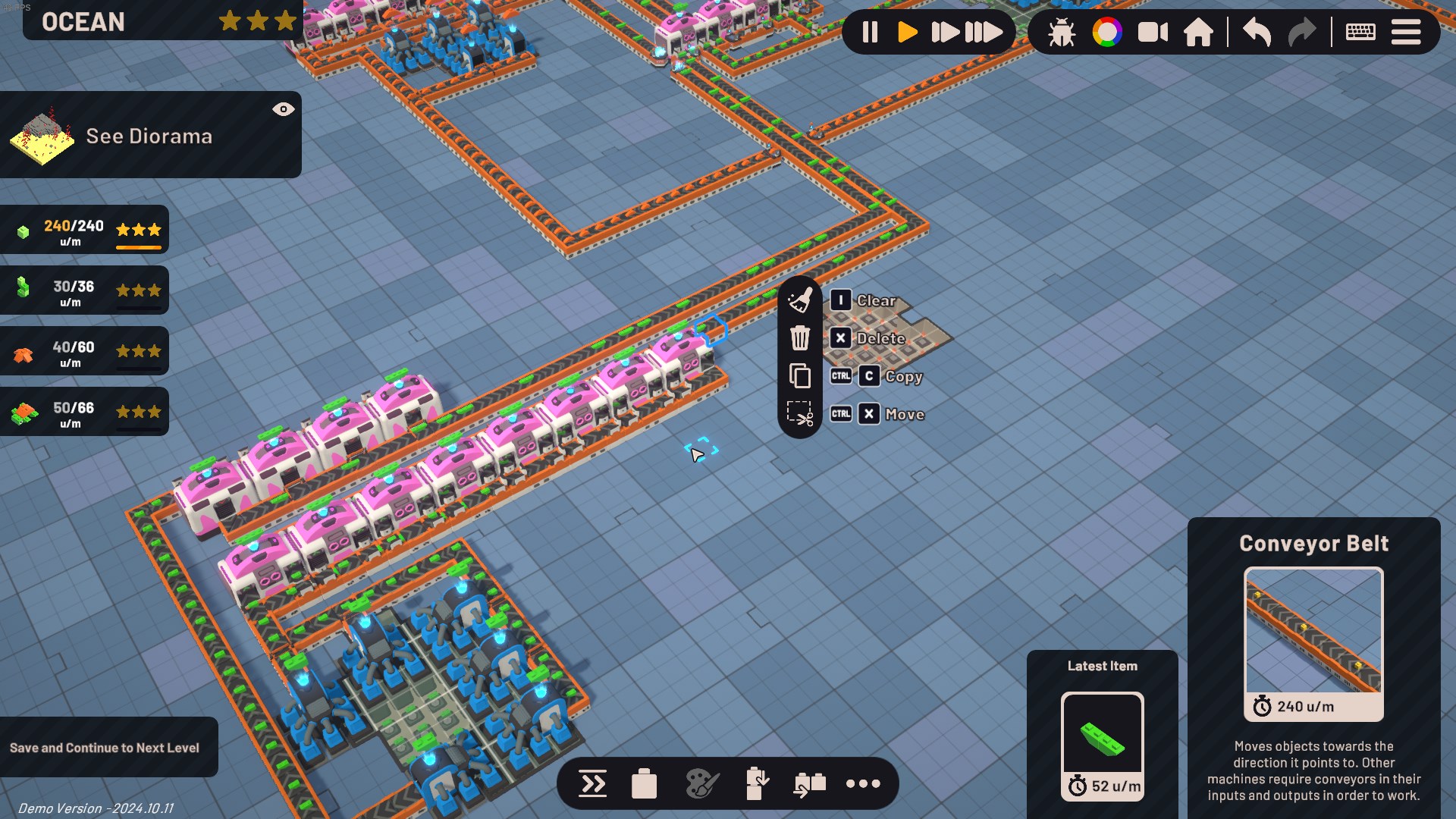Pause the simulation
Viewport: 1456px width, 819px height.
click(x=869, y=32)
